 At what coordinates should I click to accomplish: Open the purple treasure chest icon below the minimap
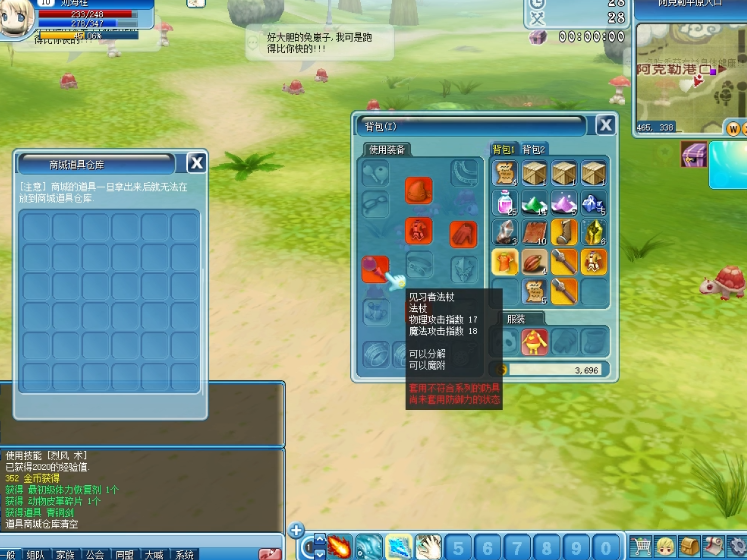(693, 155)
